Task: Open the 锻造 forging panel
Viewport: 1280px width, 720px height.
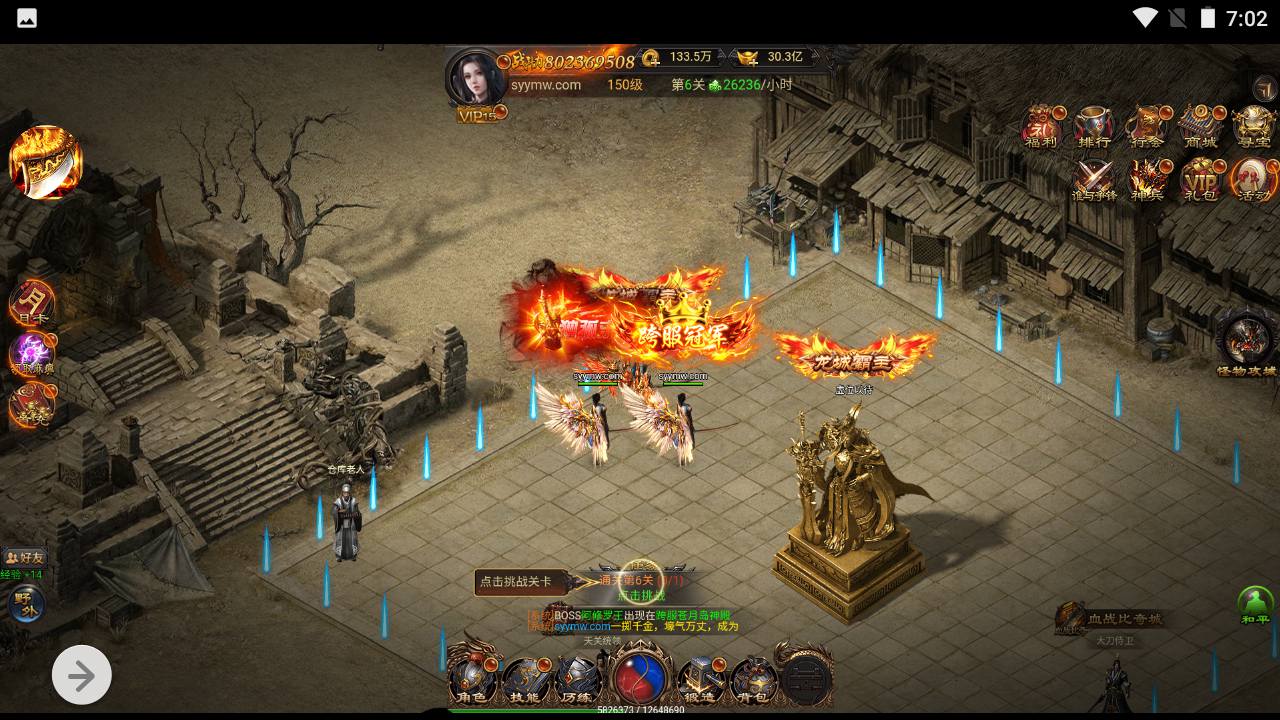Action: (700, 678)
